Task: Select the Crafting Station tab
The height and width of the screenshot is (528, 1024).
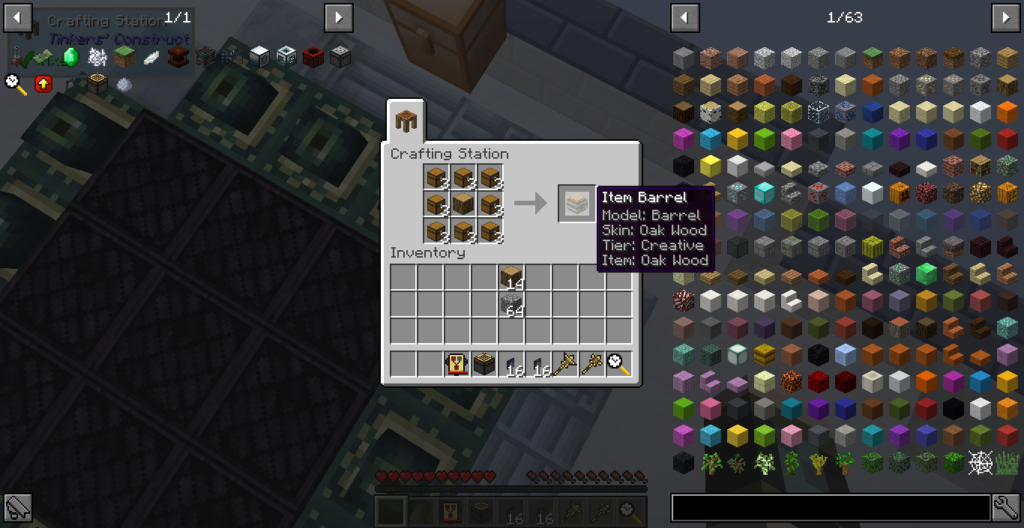Action: tap(407, 122)
